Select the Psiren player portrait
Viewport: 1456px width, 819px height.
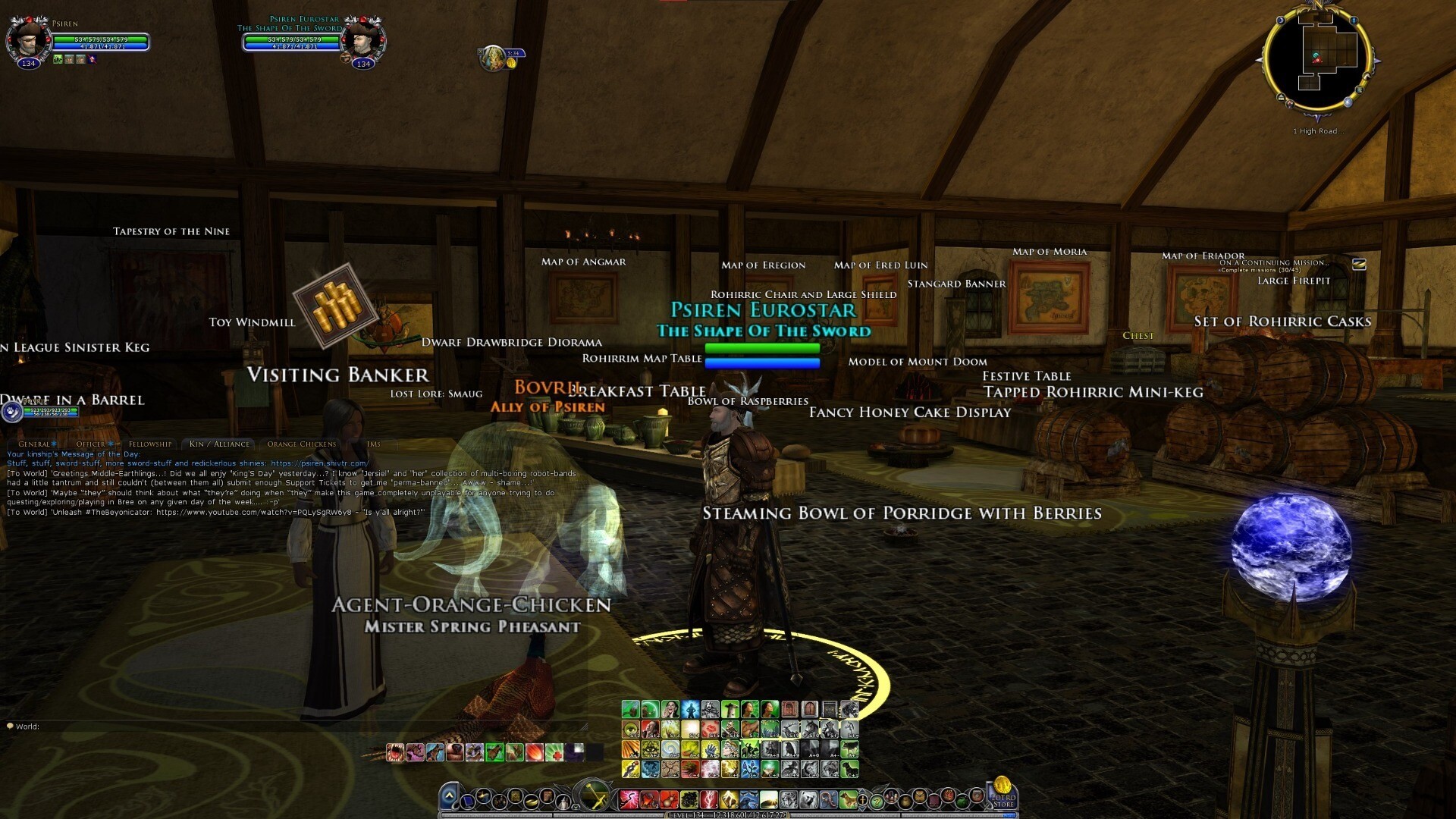[x=29, y=39]
